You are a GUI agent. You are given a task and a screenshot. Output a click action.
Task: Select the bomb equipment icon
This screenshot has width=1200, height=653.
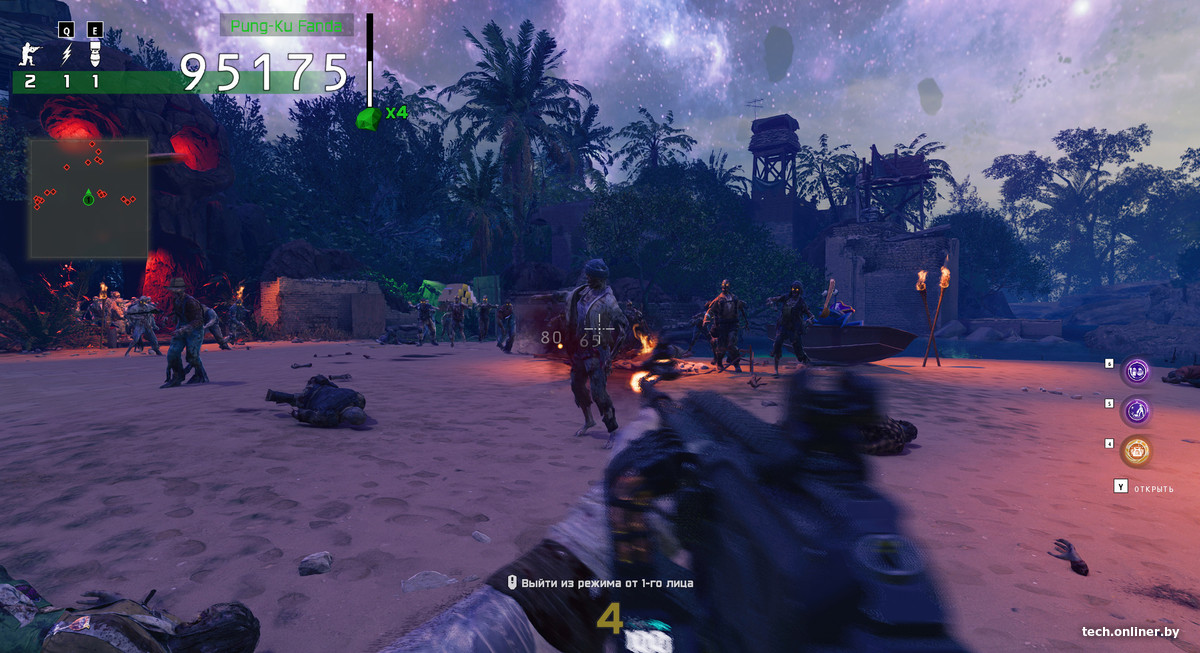[95, 54]
